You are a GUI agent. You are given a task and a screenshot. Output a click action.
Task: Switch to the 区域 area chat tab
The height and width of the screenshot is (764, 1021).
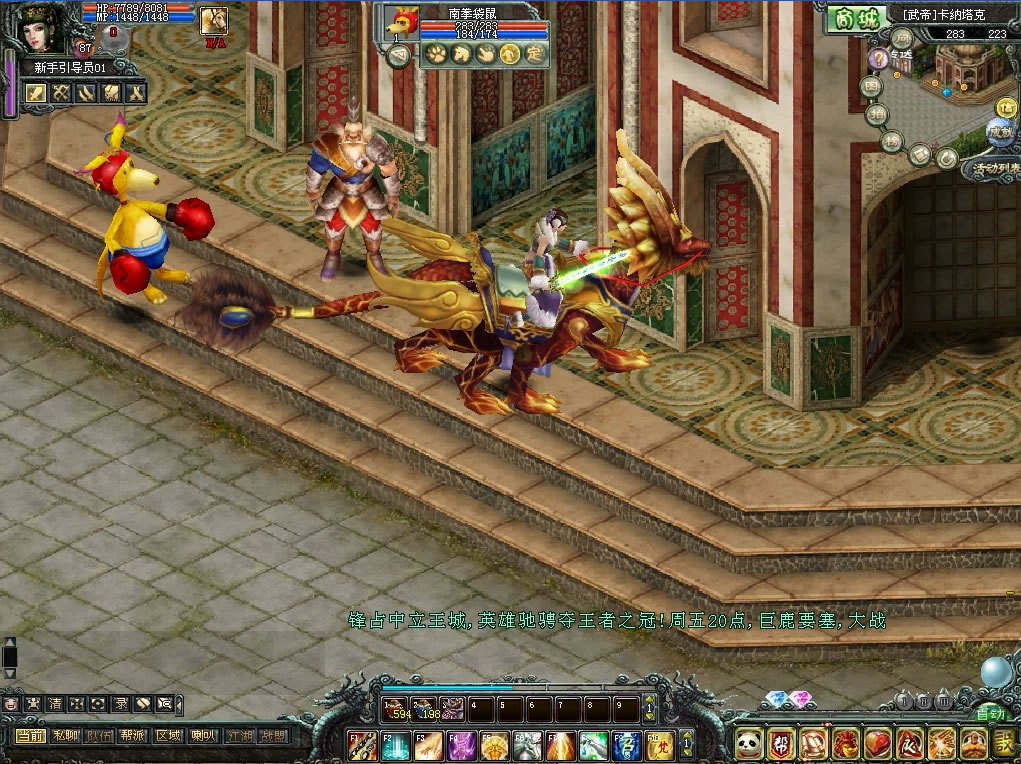[167, 736]
